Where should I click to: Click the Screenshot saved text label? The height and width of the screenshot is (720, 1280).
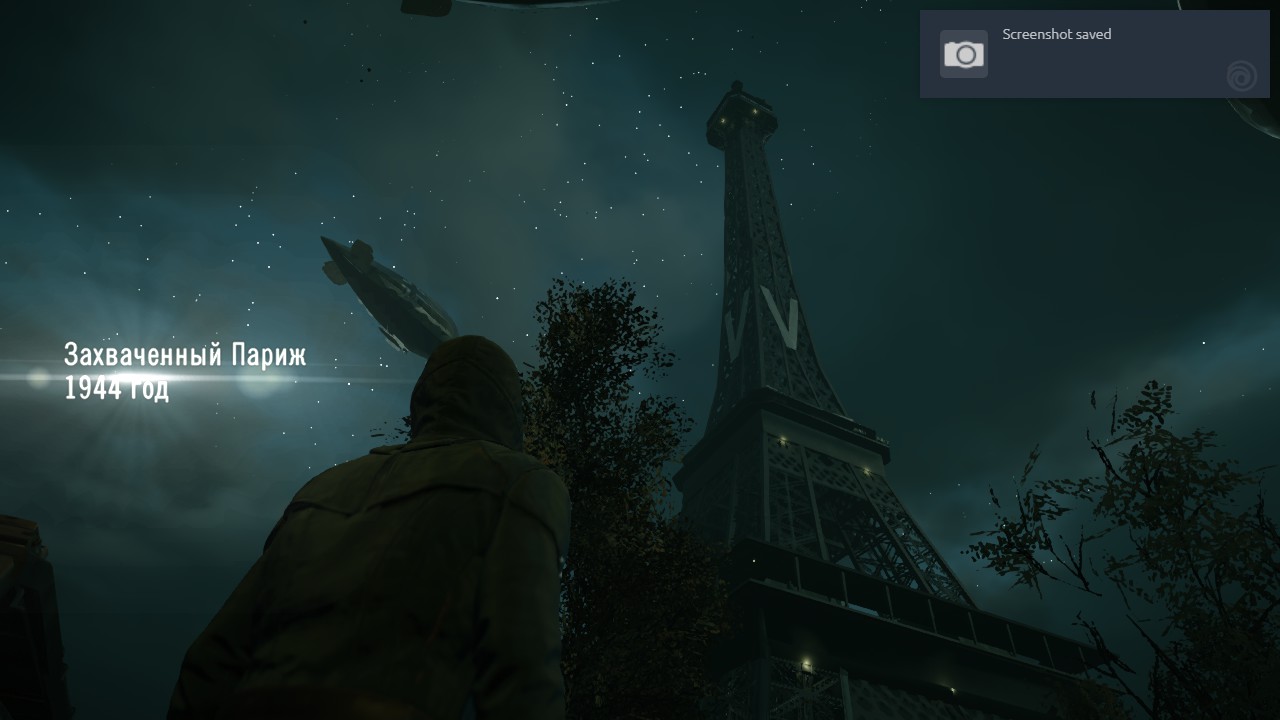click(1057, 34)
